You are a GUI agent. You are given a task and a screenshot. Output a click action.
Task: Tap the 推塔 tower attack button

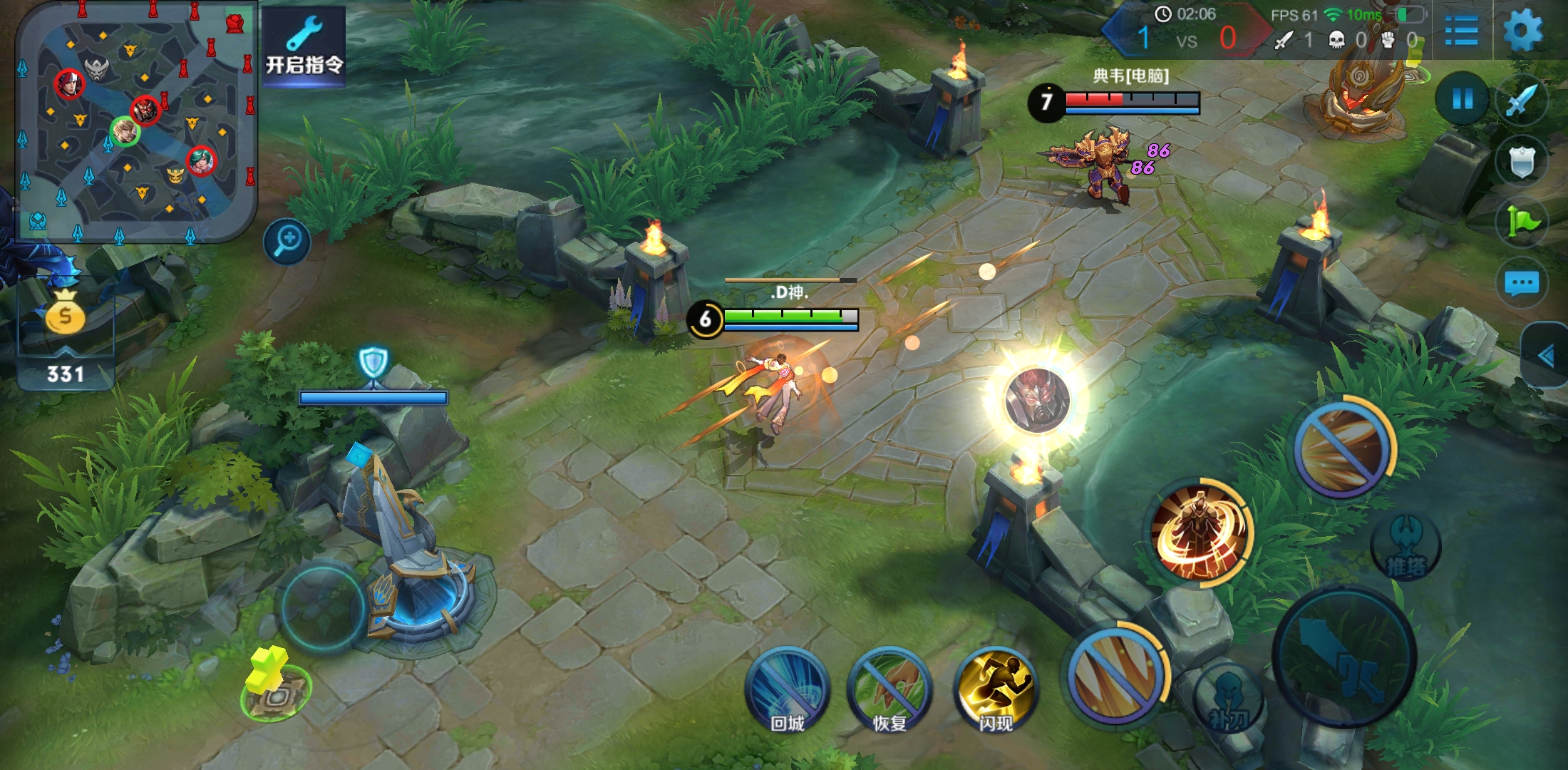pos(1405,548)
